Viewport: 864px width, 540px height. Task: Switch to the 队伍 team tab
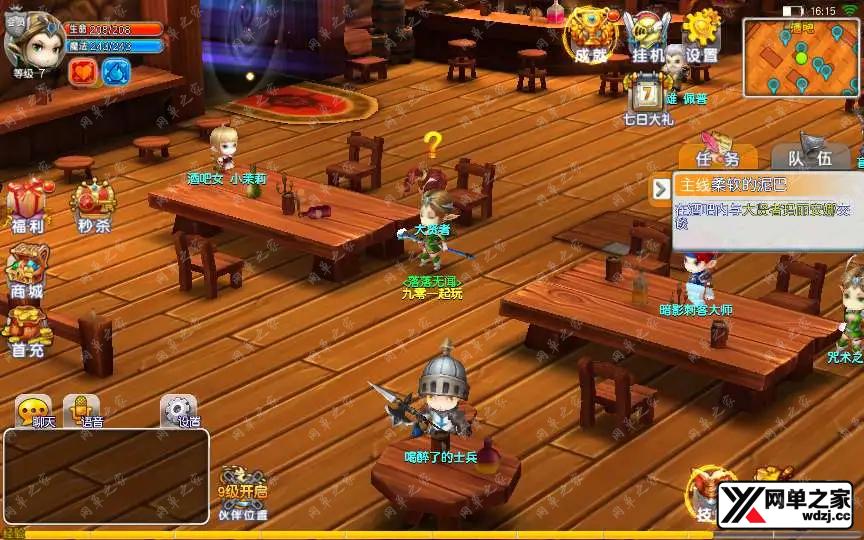pyautogui.click(x=808, y=156)
